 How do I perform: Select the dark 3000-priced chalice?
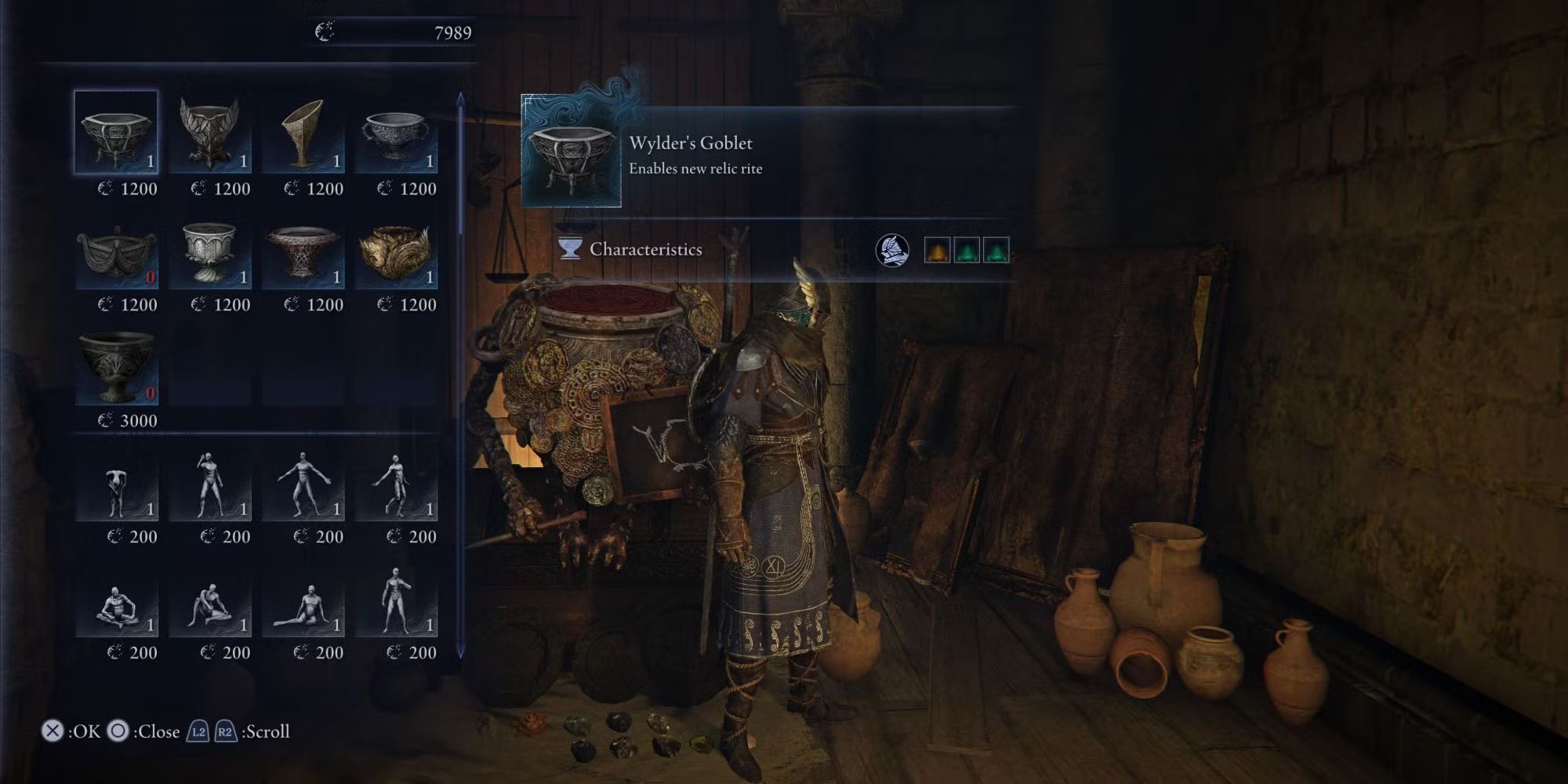116,368
